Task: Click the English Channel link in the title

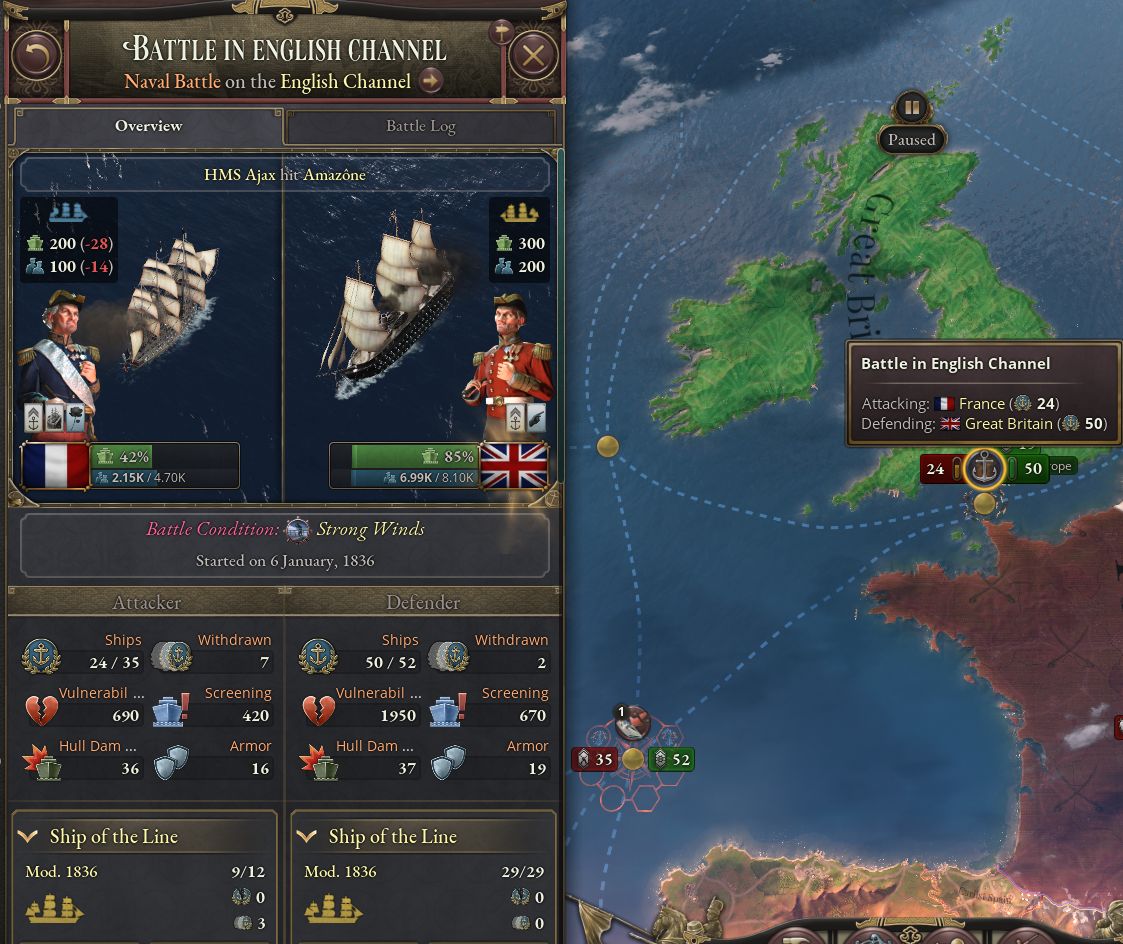Action: (x=345, y=81)
